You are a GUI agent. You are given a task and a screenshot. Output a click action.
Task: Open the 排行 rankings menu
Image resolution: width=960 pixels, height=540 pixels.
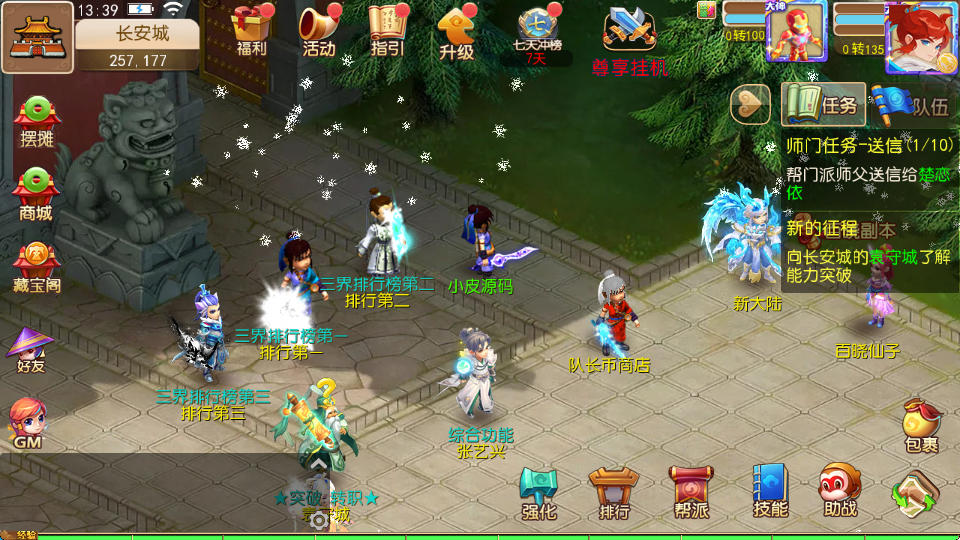click(614, 492)
